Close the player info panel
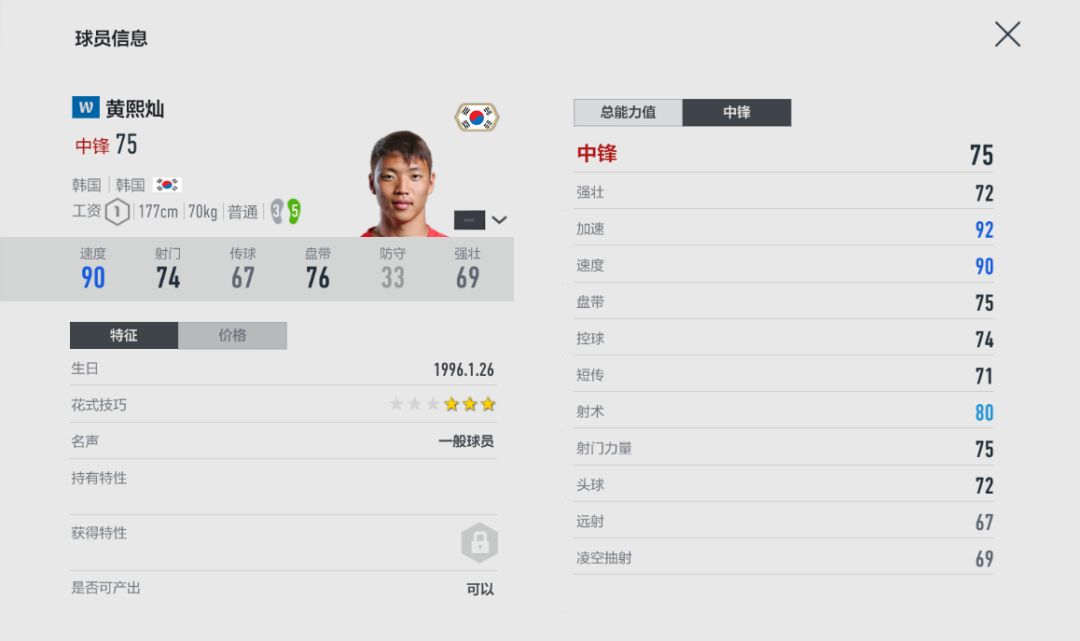1080x641 pixels. point(1007,35)
